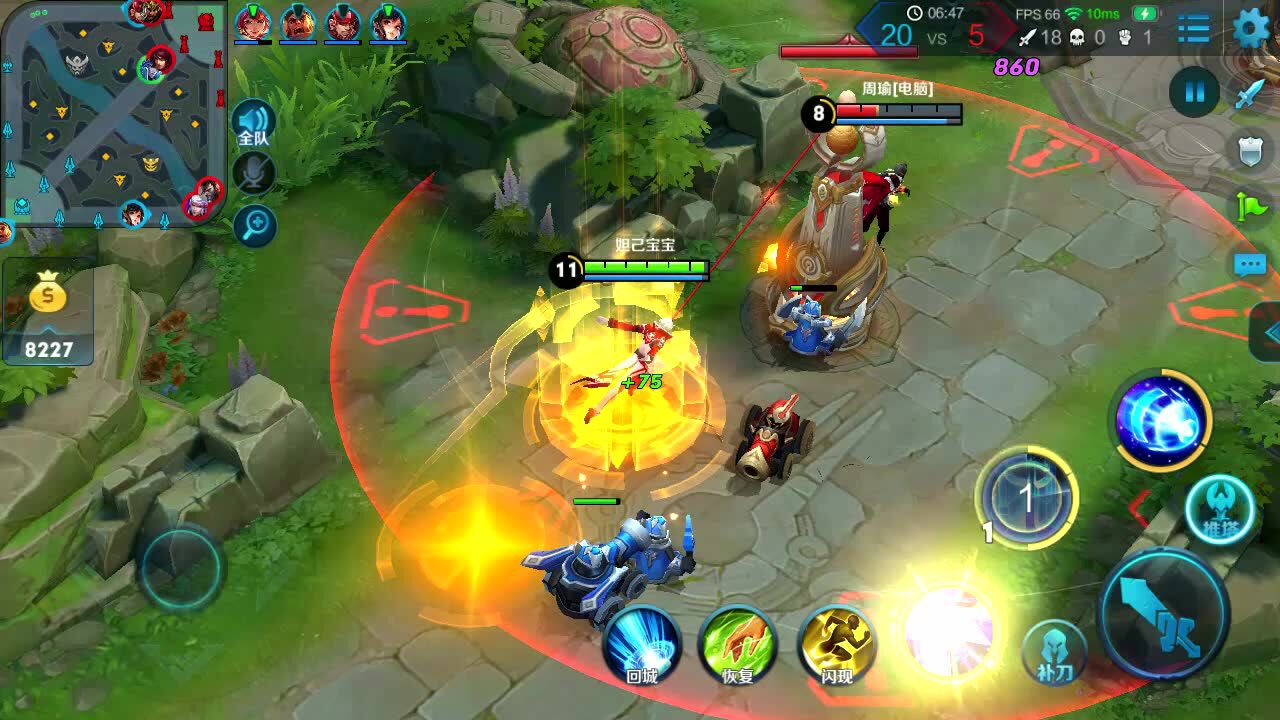Click the magnifier button under the speaker
The image size is (1280, 720).
(x=254, y=226)
